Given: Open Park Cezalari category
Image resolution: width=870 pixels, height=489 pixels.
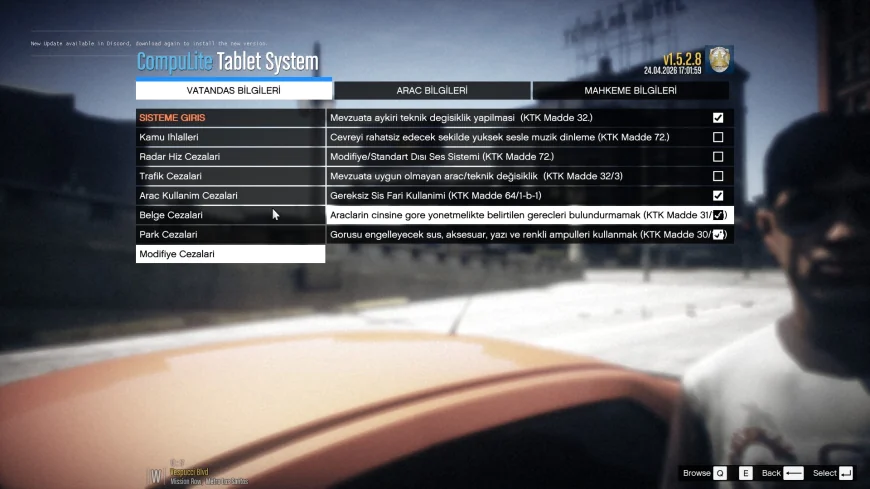Looking at the screenshot, I should (230, 235).
